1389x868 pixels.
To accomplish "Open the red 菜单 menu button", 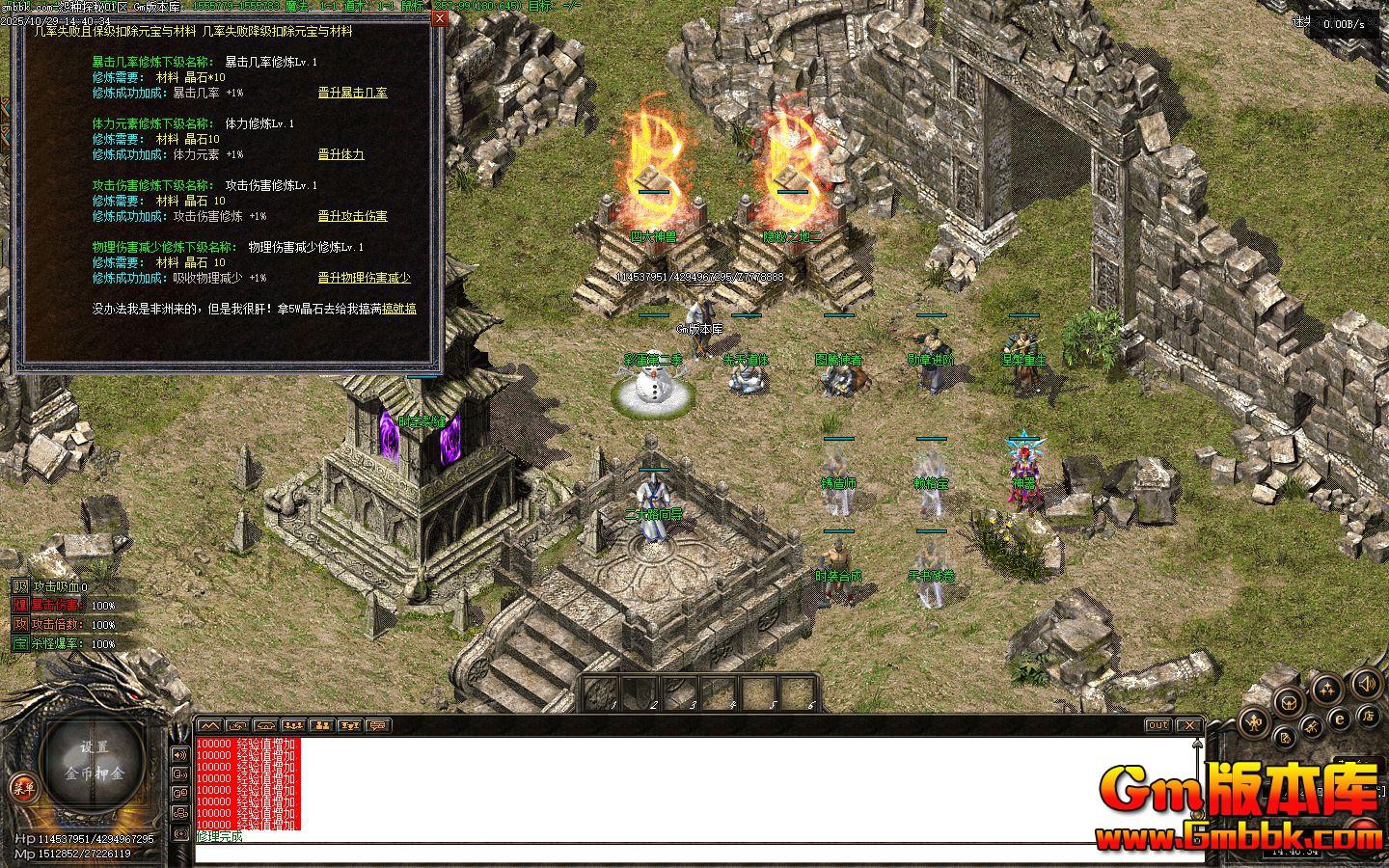I will [x=22, y=788].
